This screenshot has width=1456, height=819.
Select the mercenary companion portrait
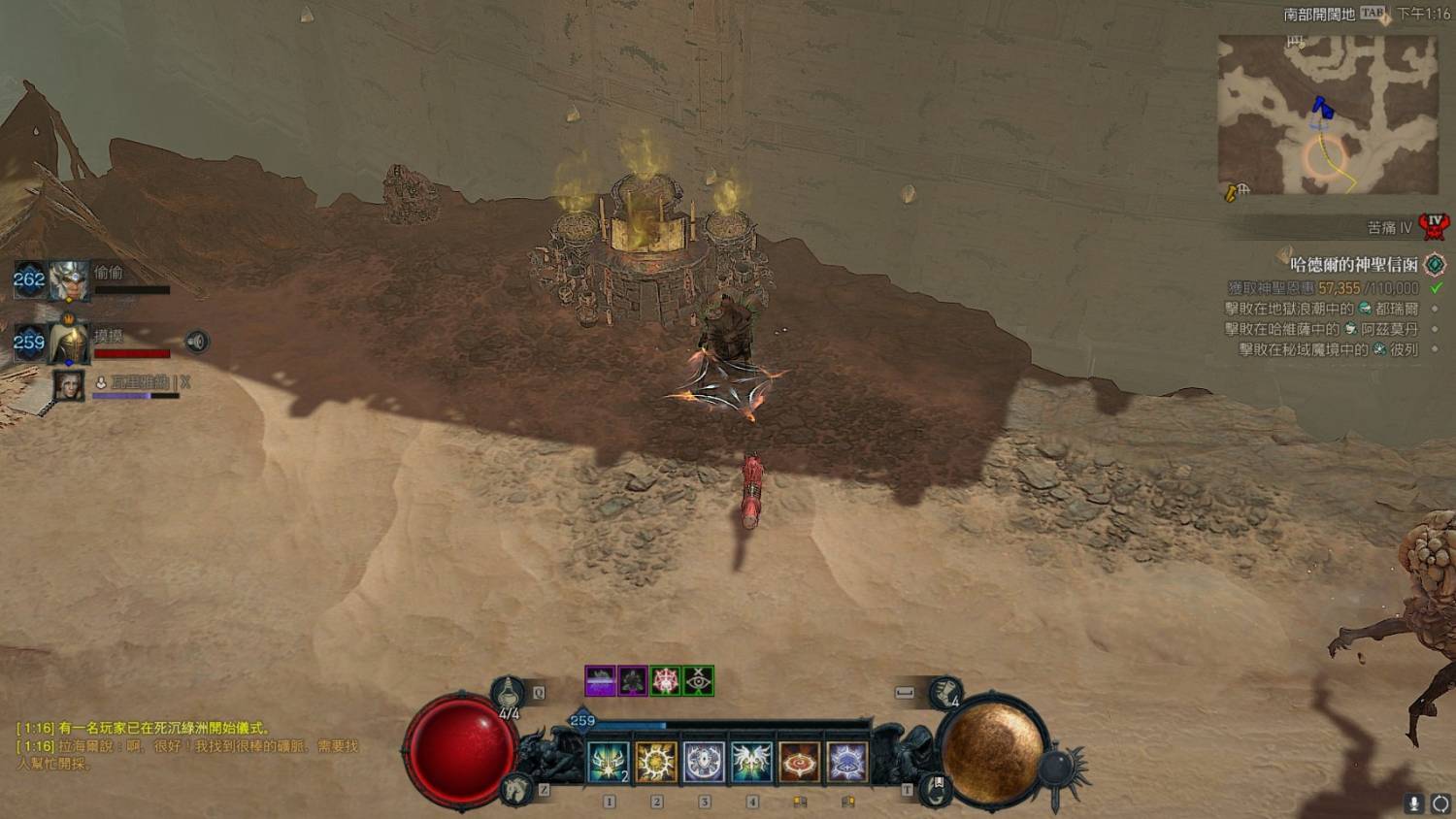tap(69, 385)
